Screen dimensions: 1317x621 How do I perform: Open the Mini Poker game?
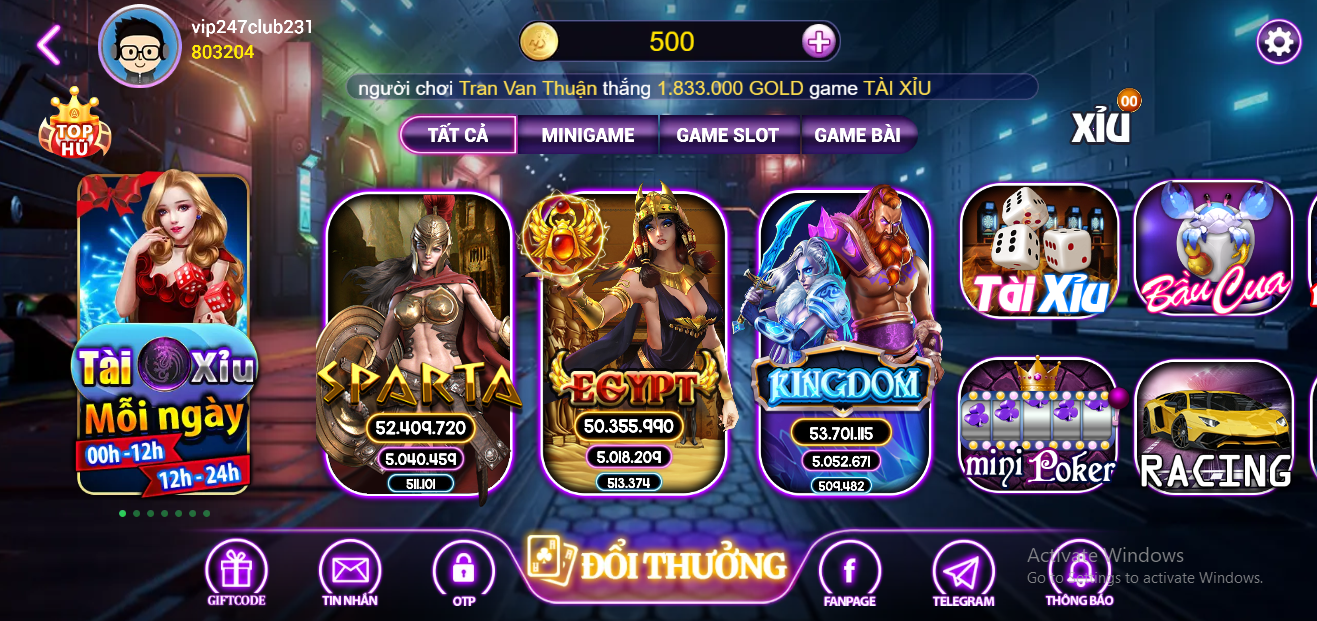[1039, 425]
